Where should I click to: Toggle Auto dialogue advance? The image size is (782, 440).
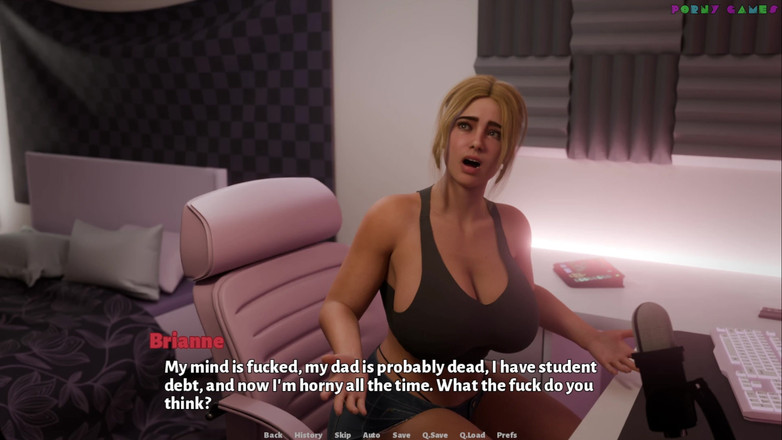371,435
